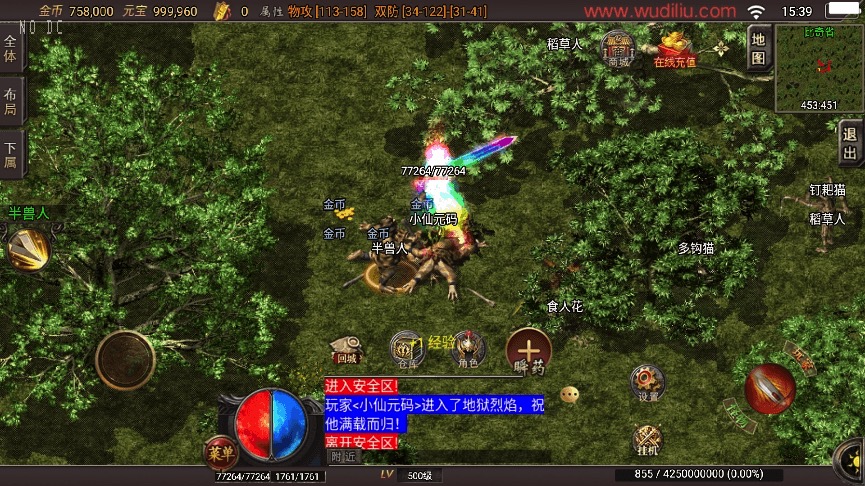This screenshot has height=486, width=865.
Task: Open the chat bubble emoji icon
Action: click(x=570, y=394)
